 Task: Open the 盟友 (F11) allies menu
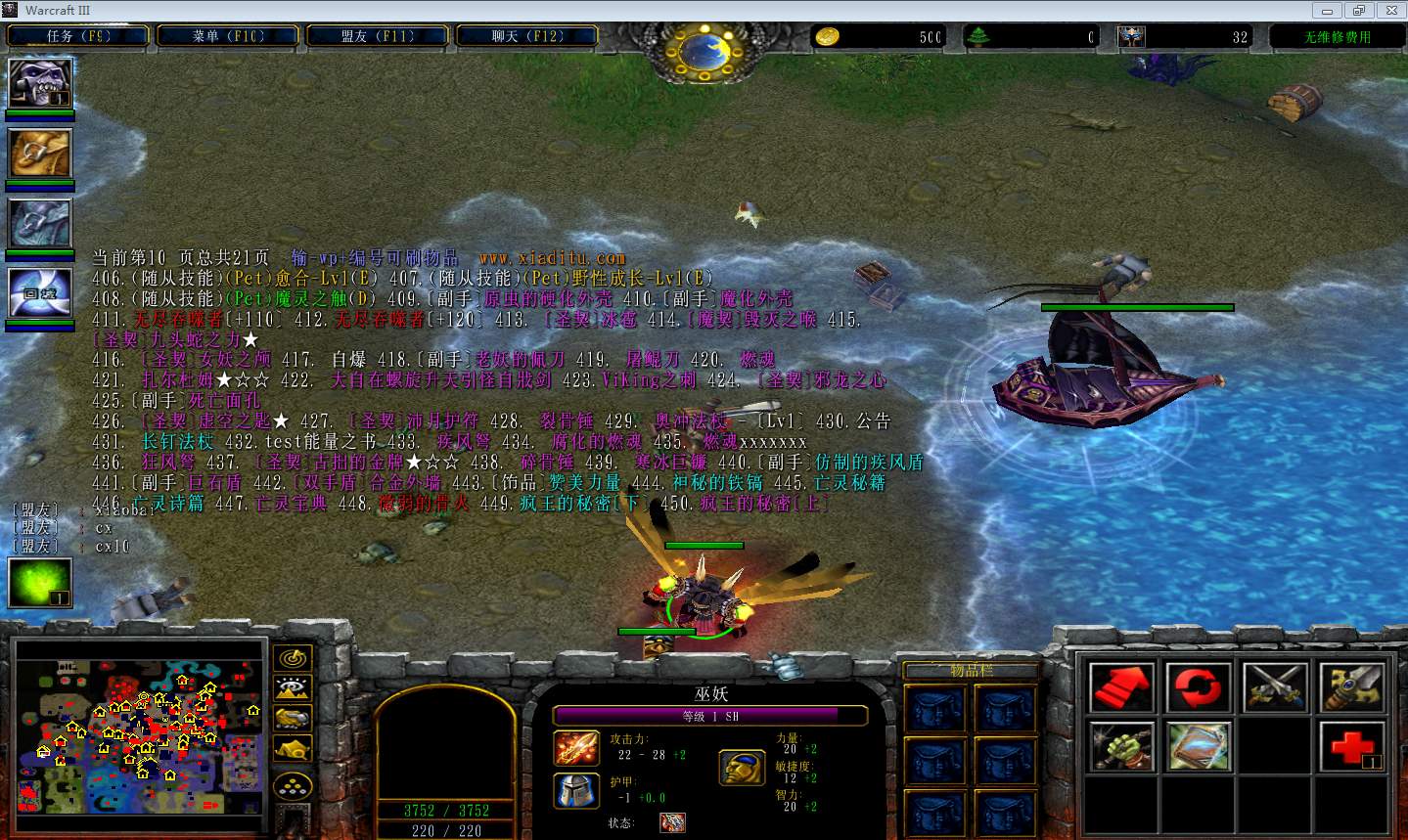coord(378,36)
